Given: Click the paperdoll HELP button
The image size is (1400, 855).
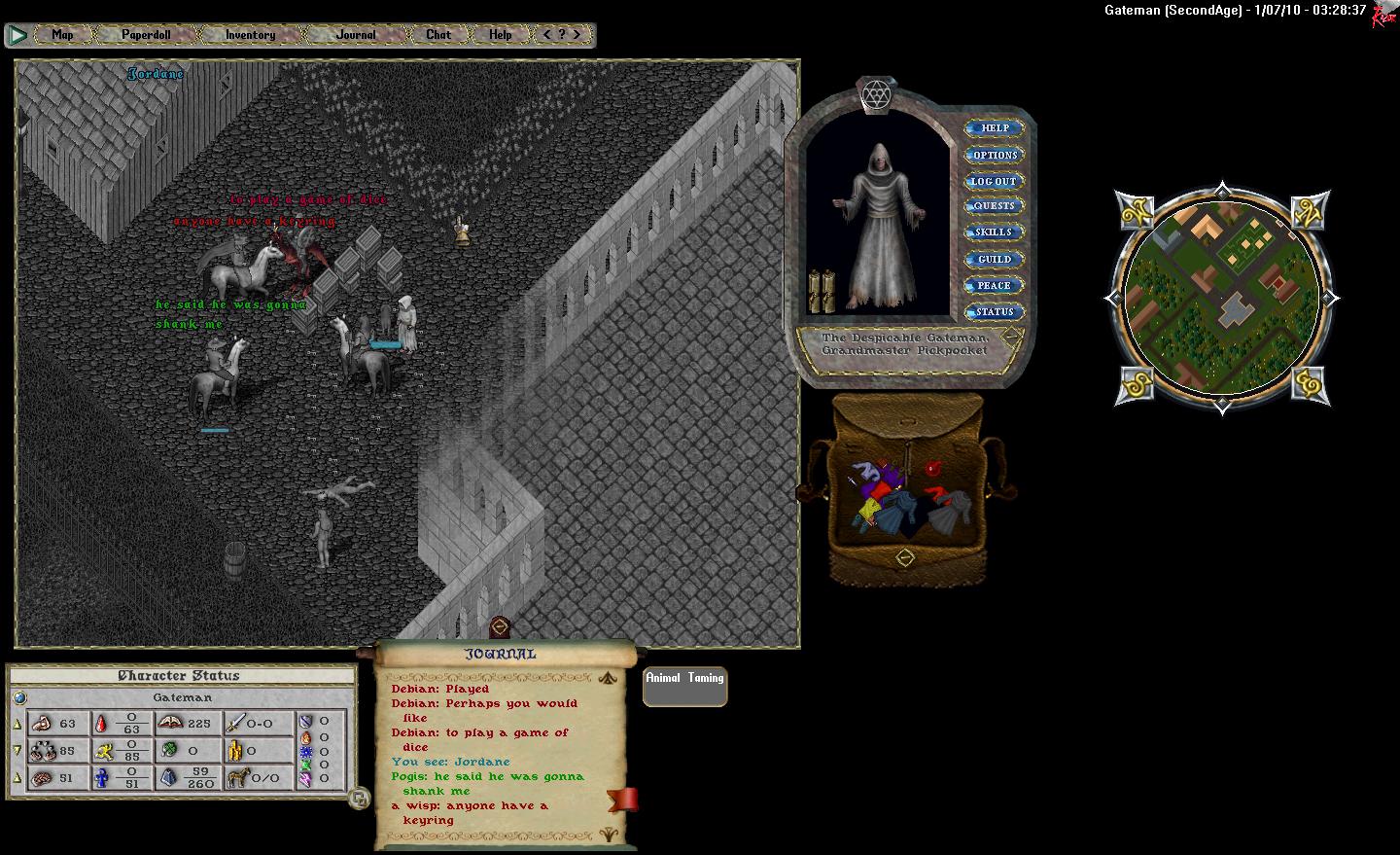Looking at the screenshot, I should coord(994,128).
